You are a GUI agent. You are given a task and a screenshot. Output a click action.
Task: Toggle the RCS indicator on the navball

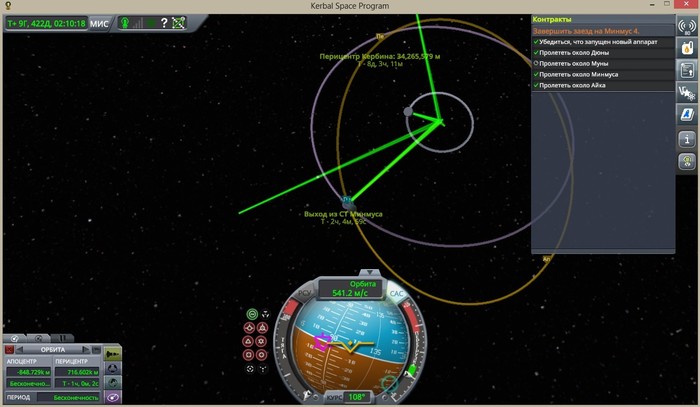tap(306, 293)
